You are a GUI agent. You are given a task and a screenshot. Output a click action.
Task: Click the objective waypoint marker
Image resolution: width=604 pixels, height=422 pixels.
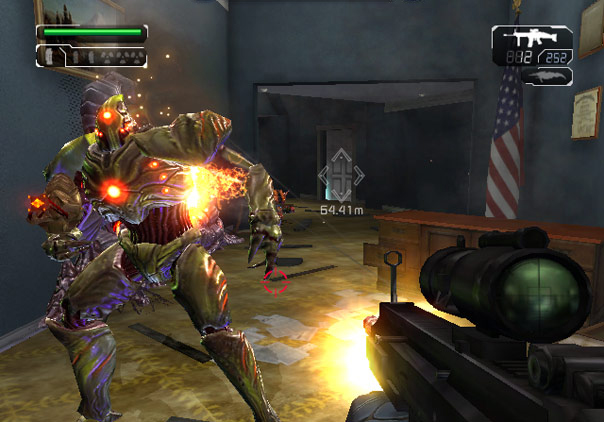click(x=341, y=177)
